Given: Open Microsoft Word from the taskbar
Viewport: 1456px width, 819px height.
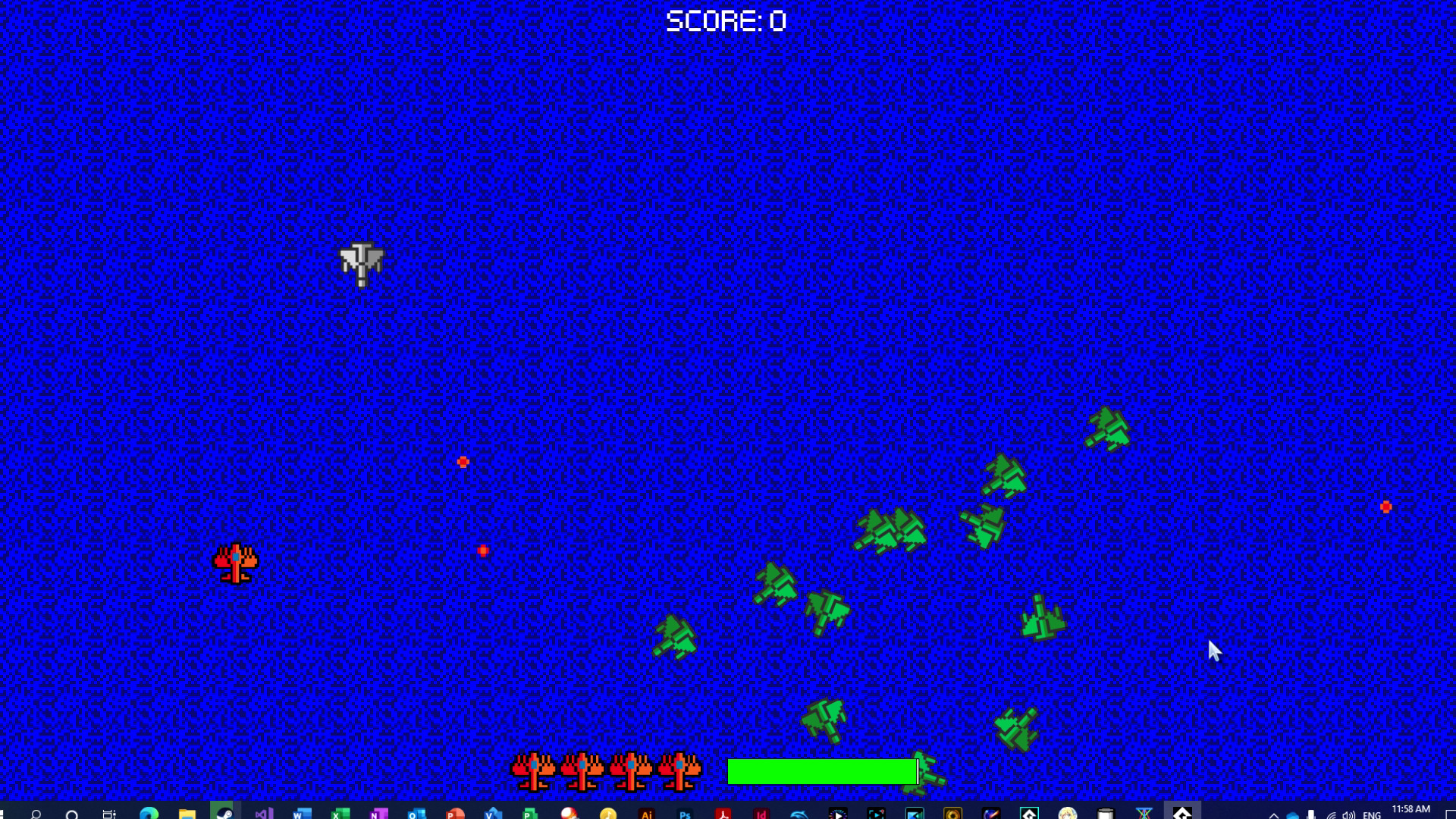Looking at the screenshot, I should [x=300, y=813].
